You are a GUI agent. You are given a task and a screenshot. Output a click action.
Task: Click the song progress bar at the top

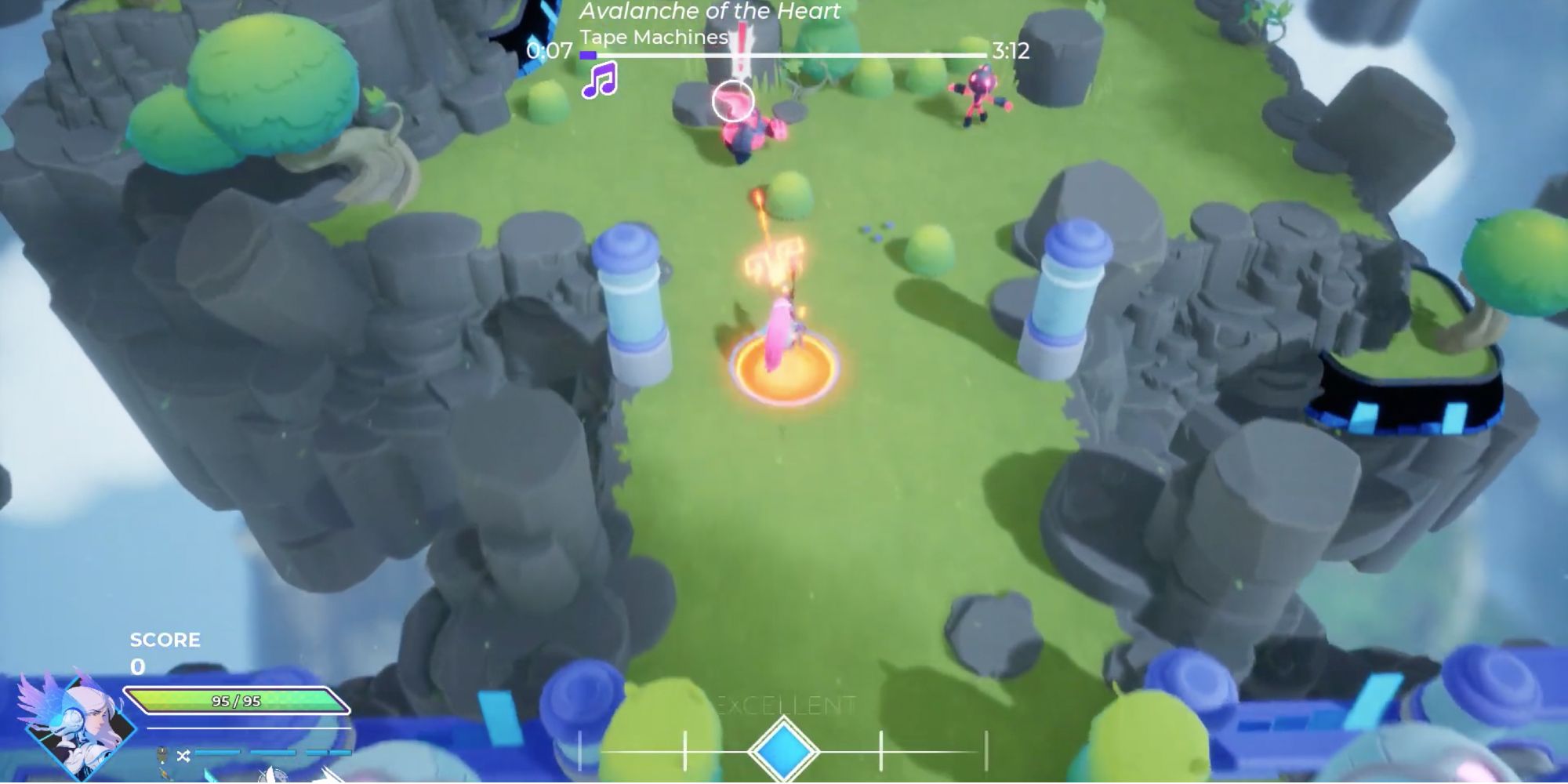784,55
